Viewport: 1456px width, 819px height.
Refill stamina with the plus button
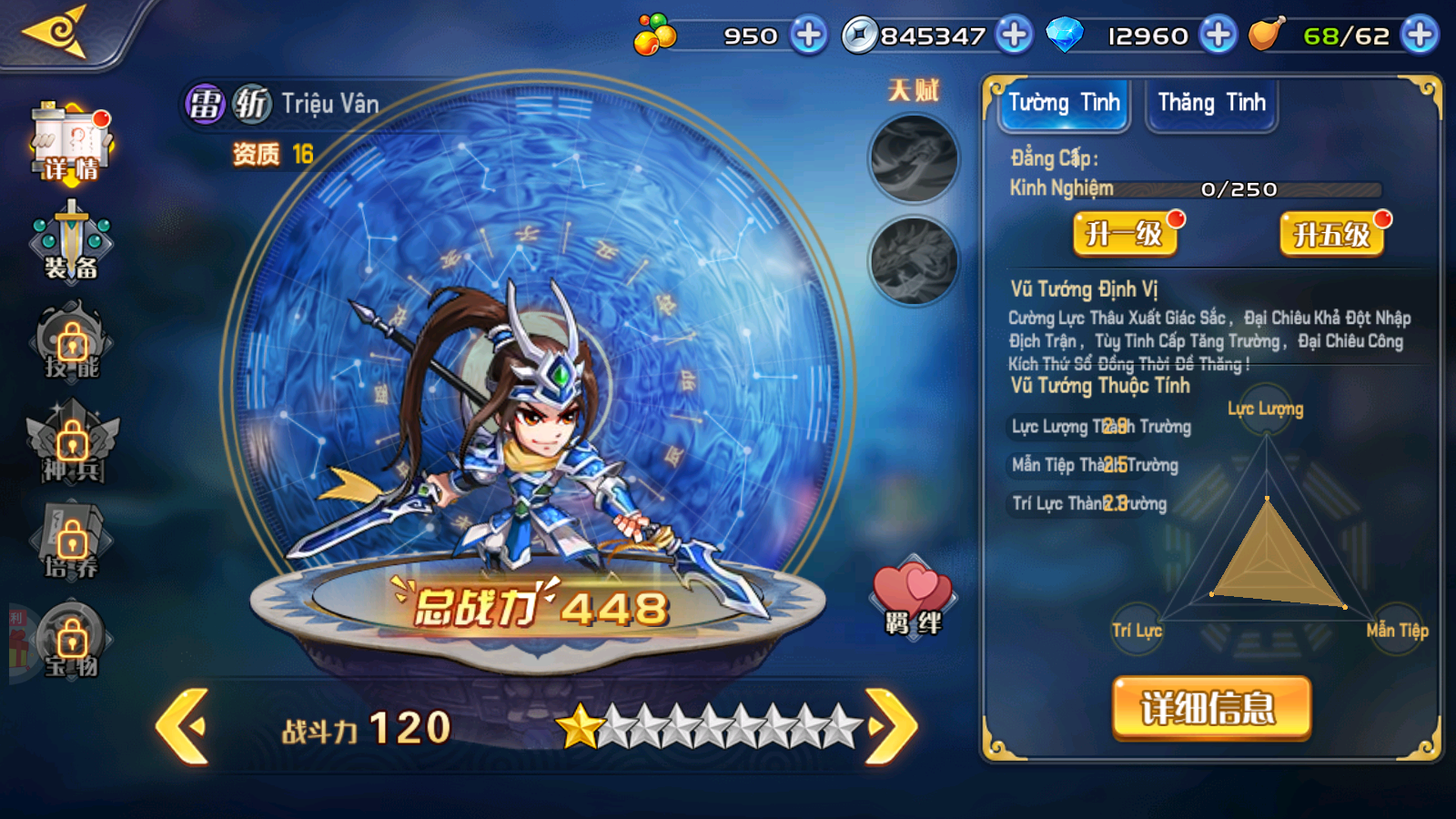pyautogui.click(x=1420, y=35)
